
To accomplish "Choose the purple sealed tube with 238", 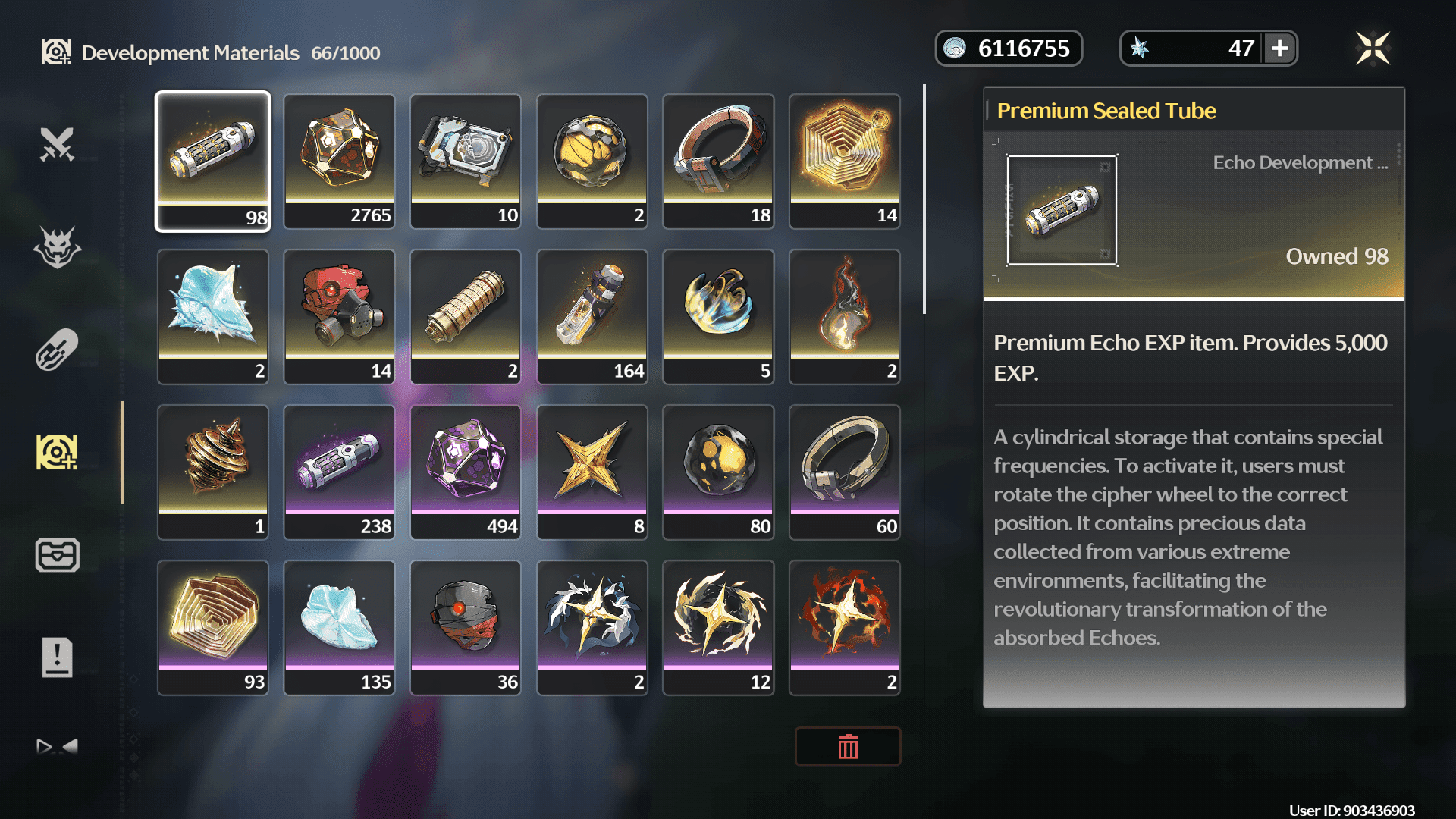I will [x=339, y=472].
